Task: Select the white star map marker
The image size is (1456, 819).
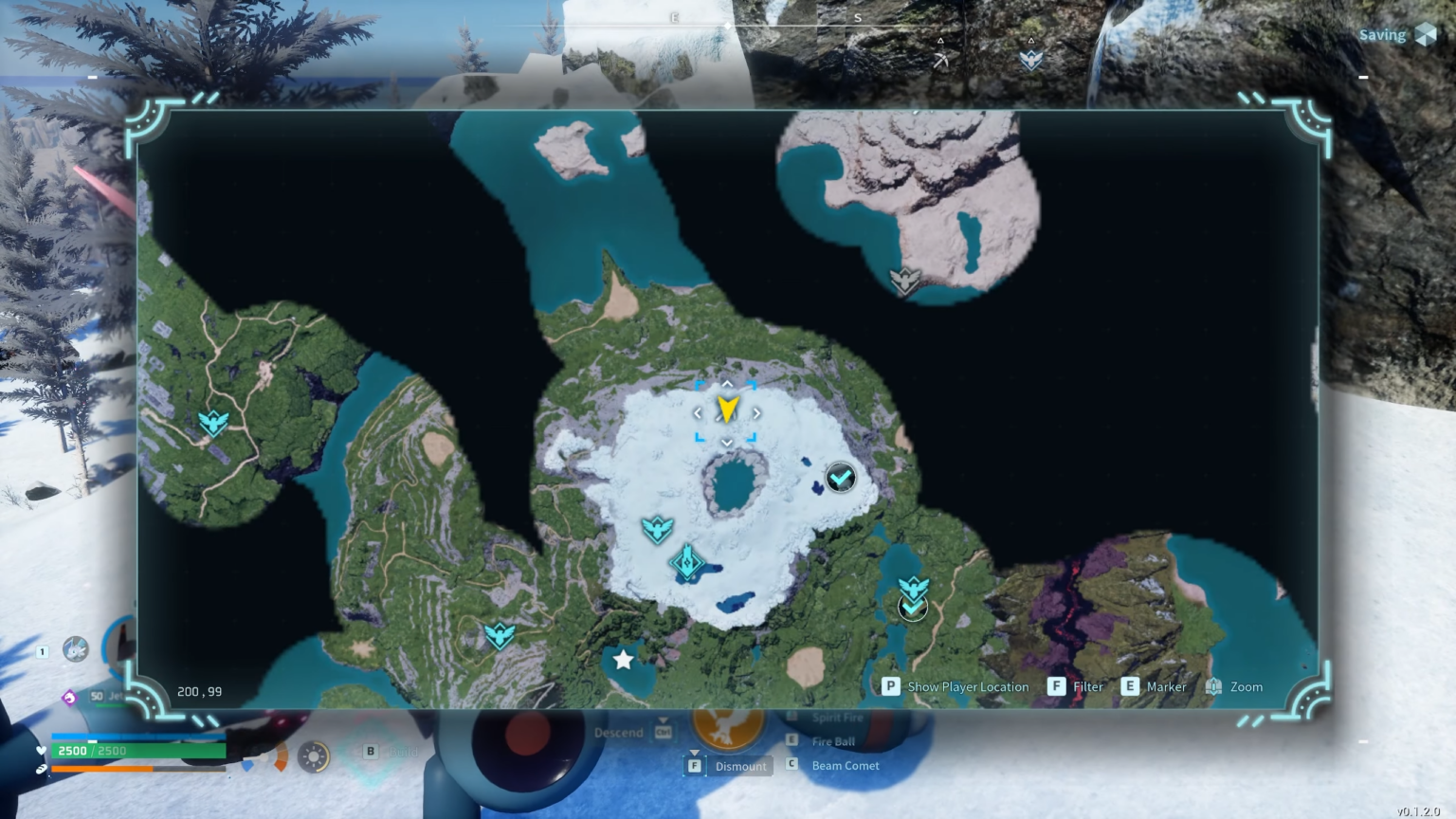Action: pyautogui.click(x=623, y=659)
